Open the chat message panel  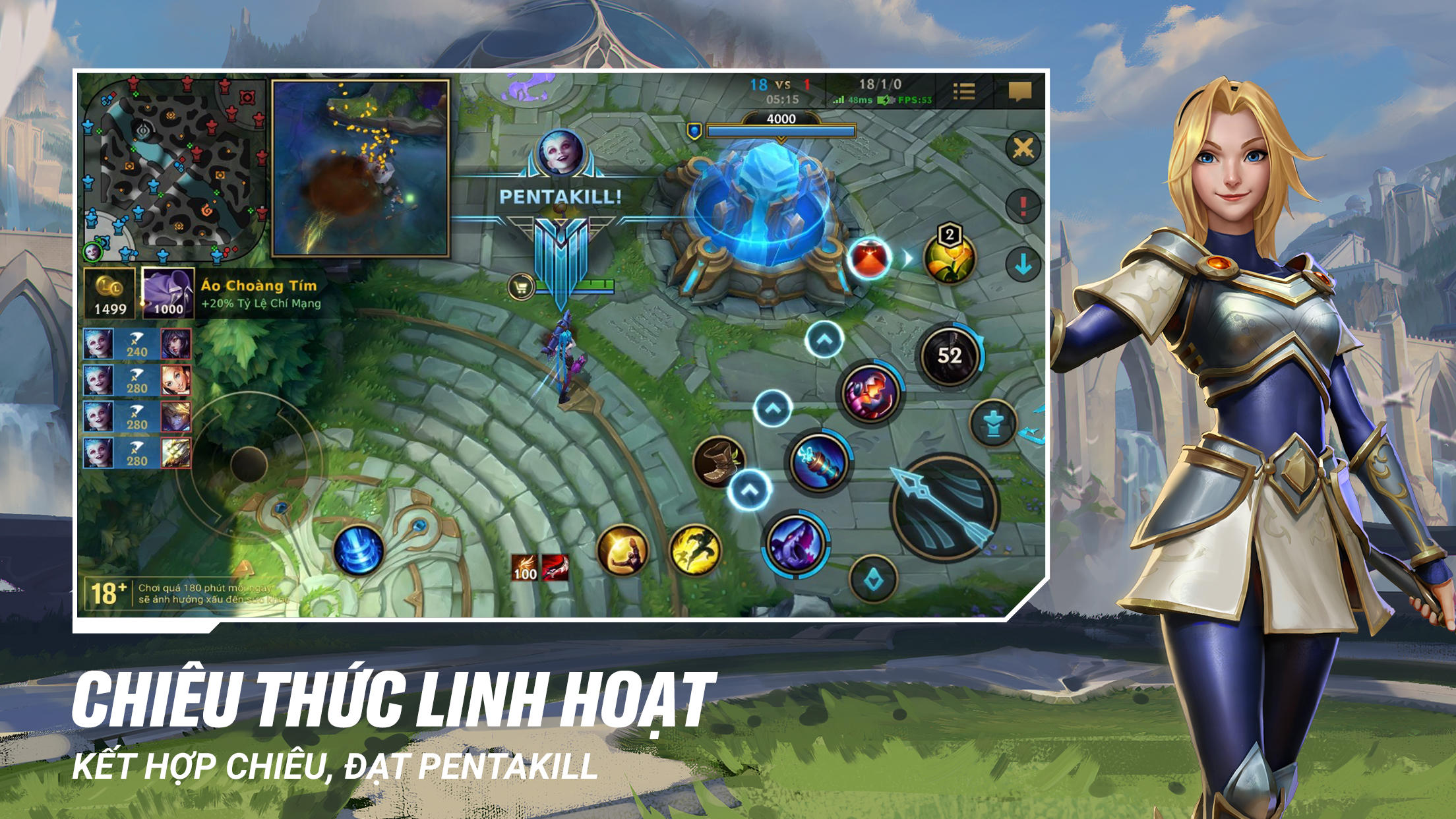[x=1021, y=92]
